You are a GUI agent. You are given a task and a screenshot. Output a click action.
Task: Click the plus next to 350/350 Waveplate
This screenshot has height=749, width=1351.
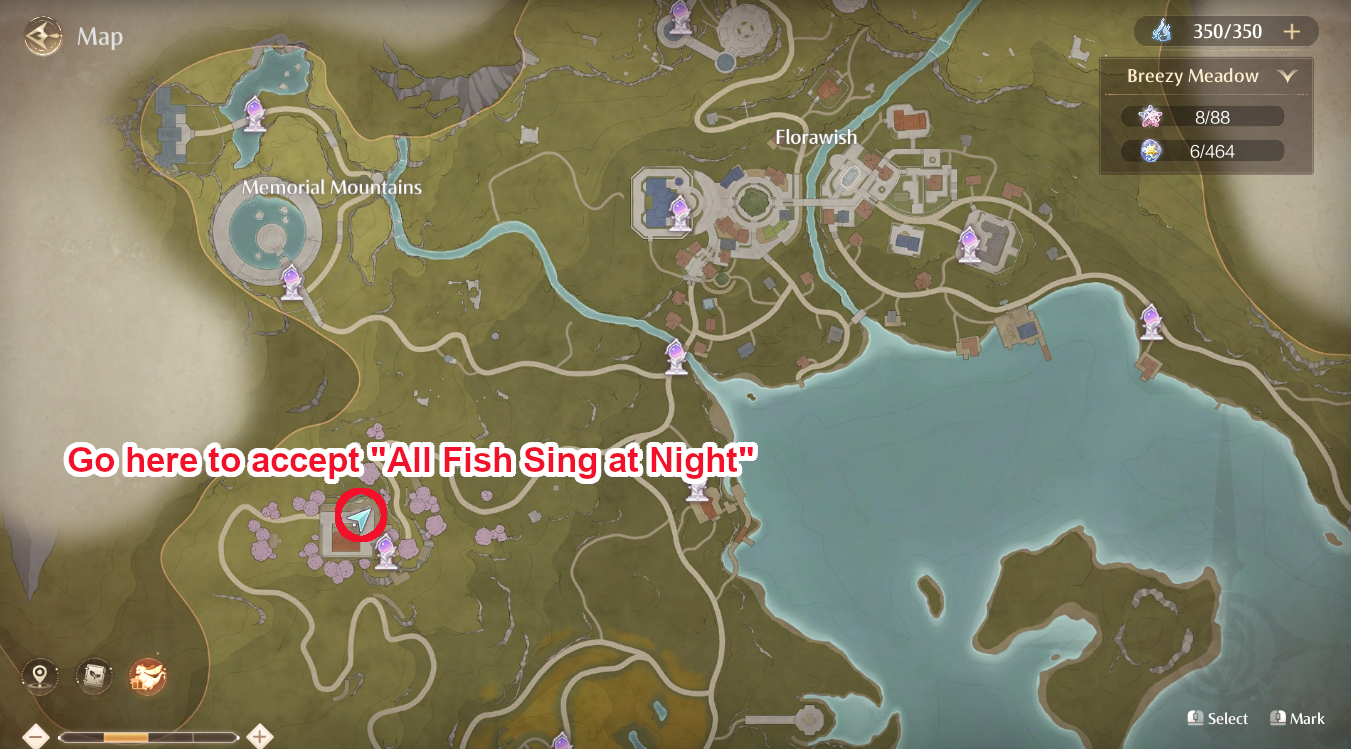tap(1293, 31)
